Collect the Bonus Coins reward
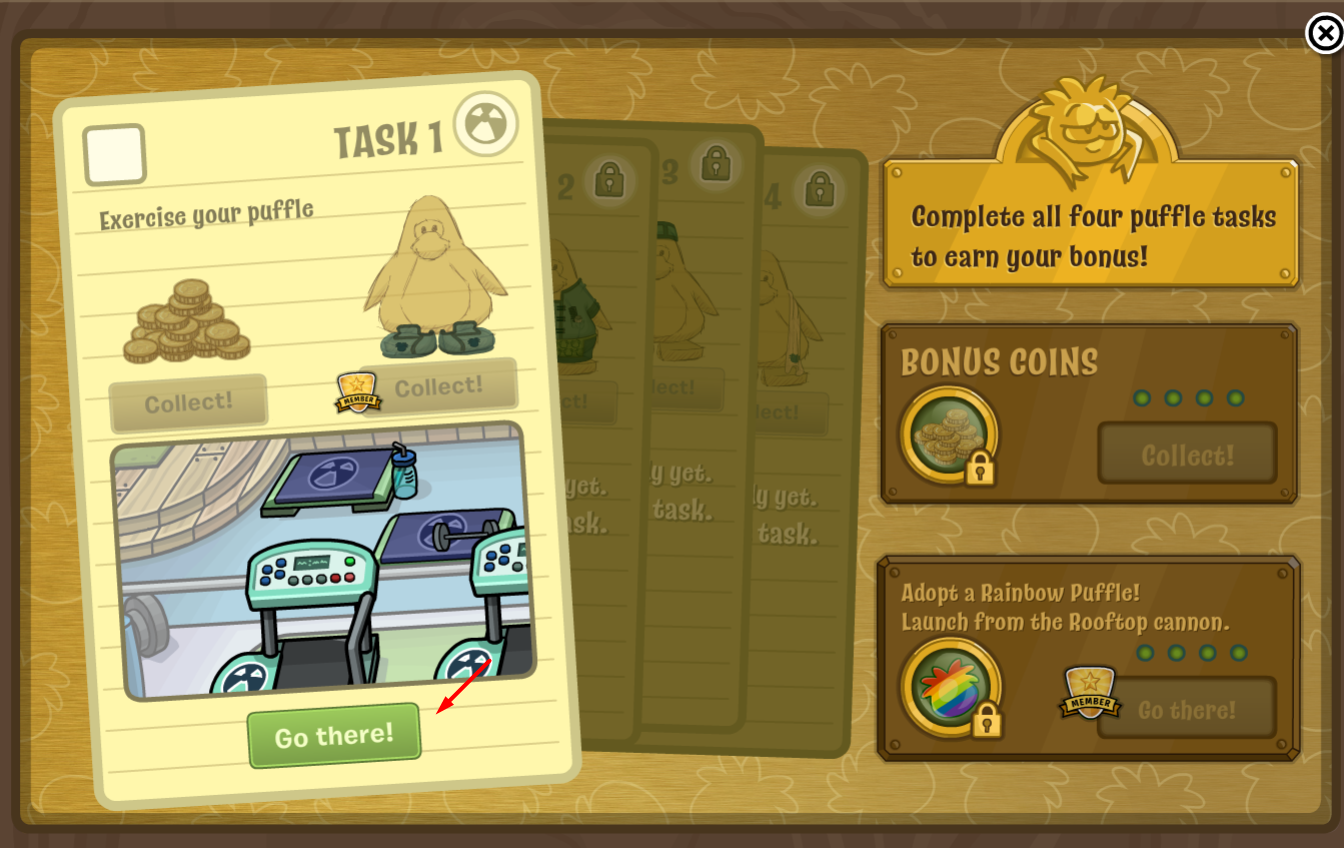The image size is (1344, 848). pos(1187,455)
